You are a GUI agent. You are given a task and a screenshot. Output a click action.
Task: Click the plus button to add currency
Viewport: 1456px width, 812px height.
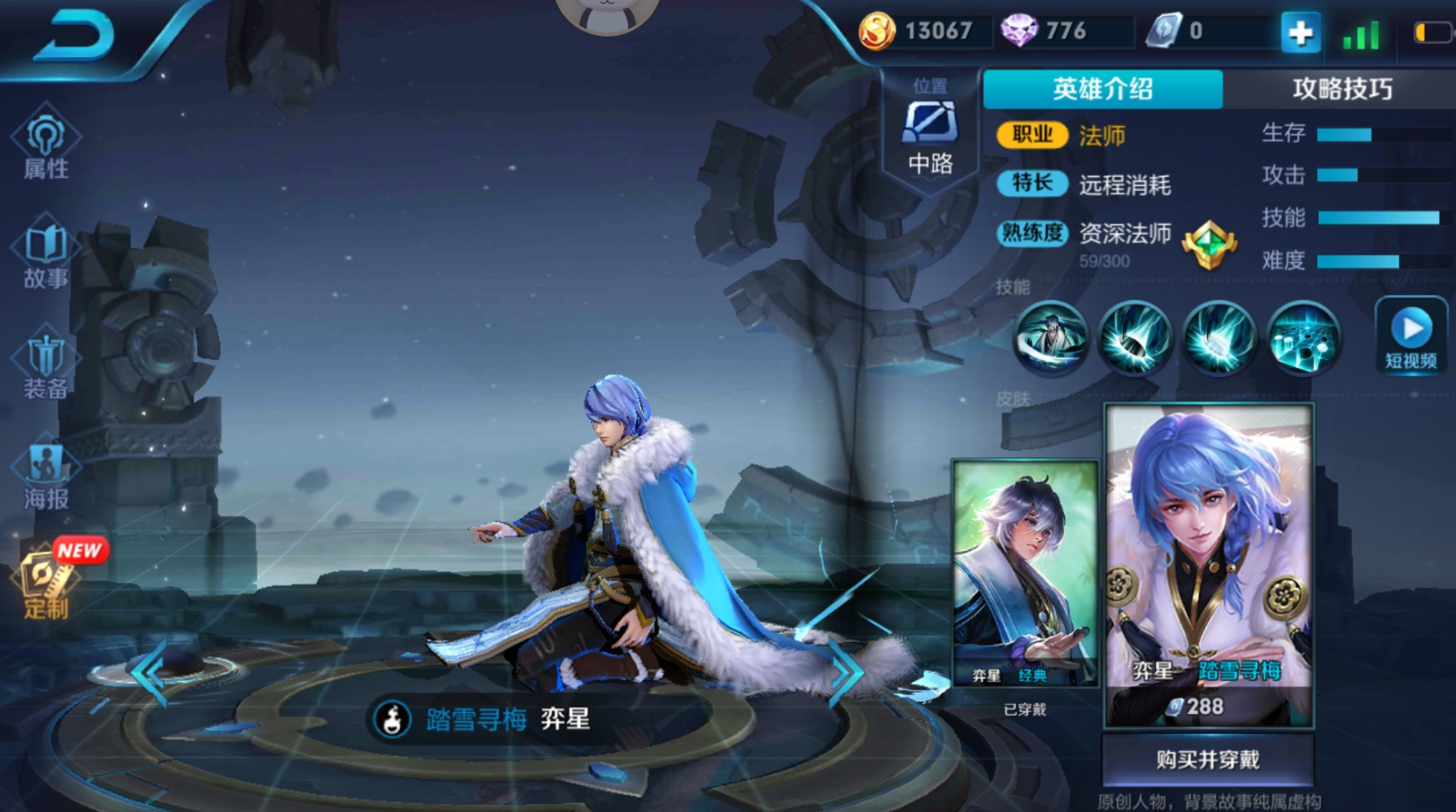pos(1299,34)
